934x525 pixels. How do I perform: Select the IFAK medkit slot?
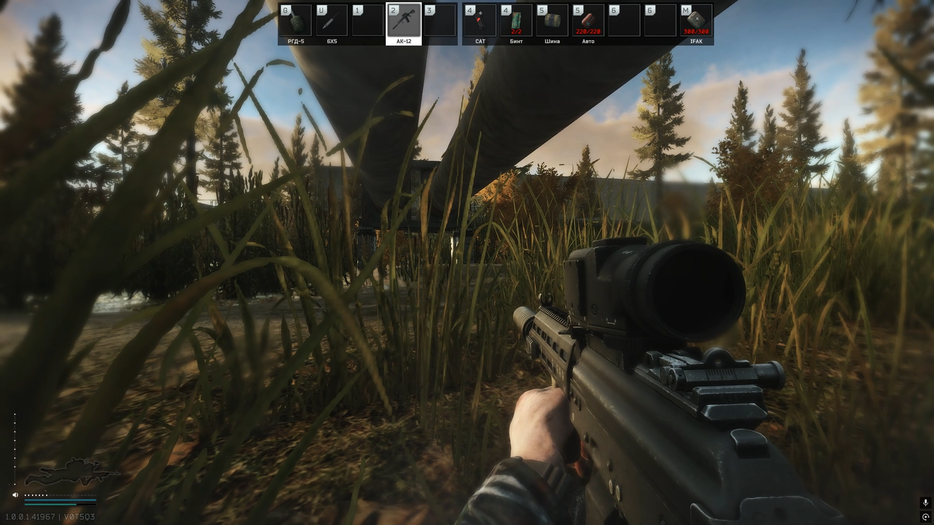tap(696, 22)
